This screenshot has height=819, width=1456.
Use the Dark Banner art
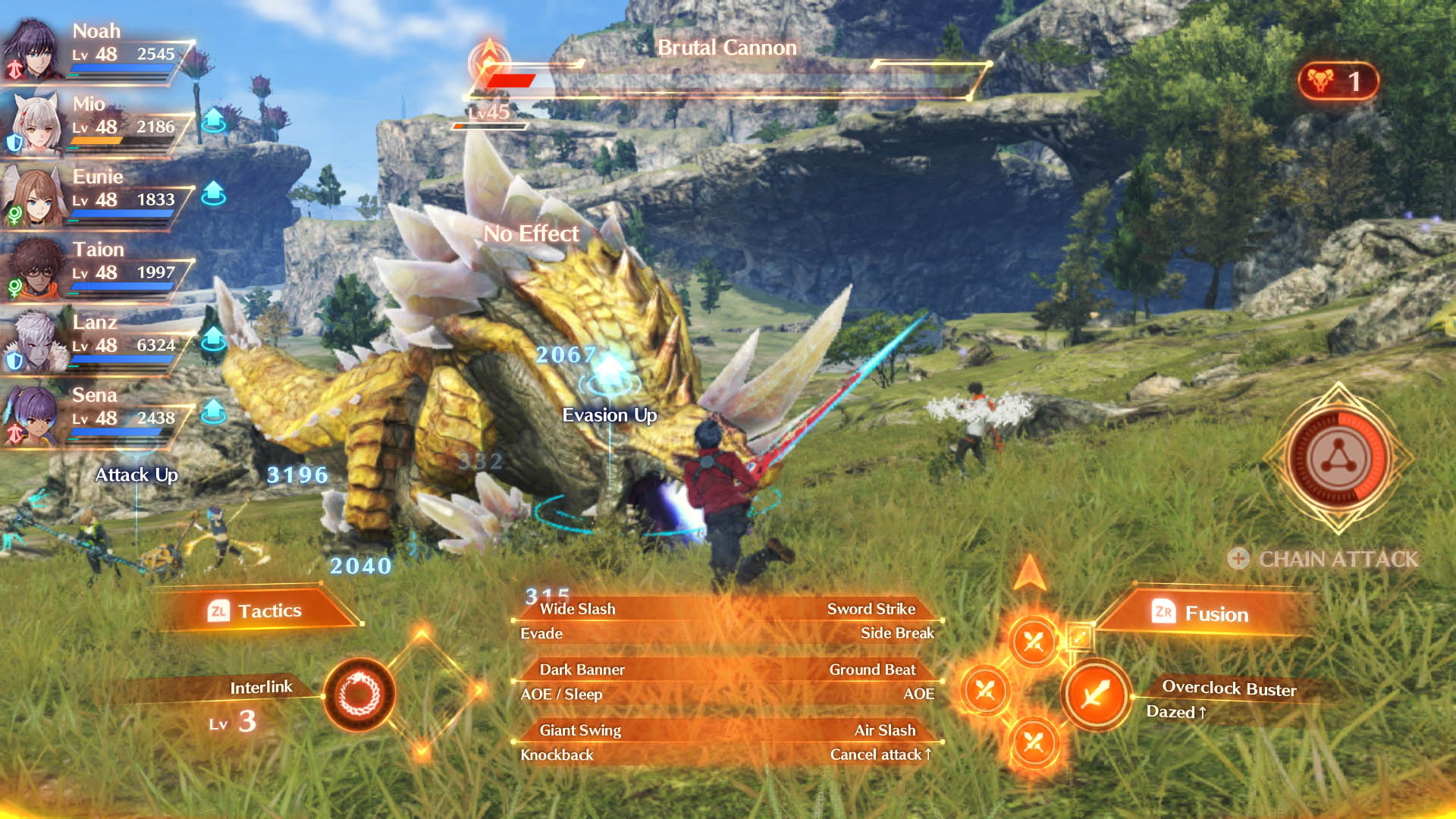[x=582, y=670]
